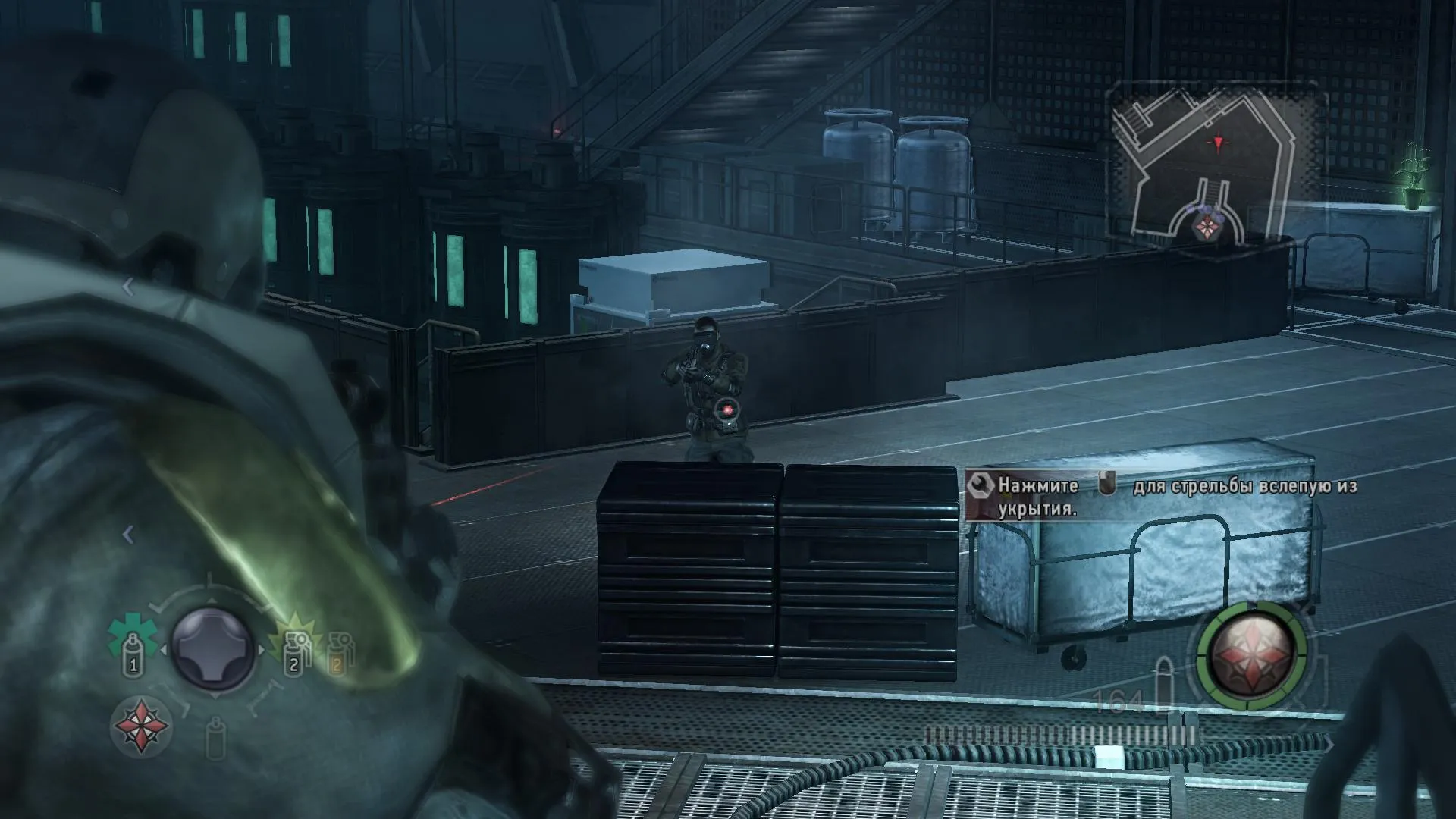Click the blind-fire tutorial hint box
The width and height of the screenshot is (1456, 819).
(1160, 497)
